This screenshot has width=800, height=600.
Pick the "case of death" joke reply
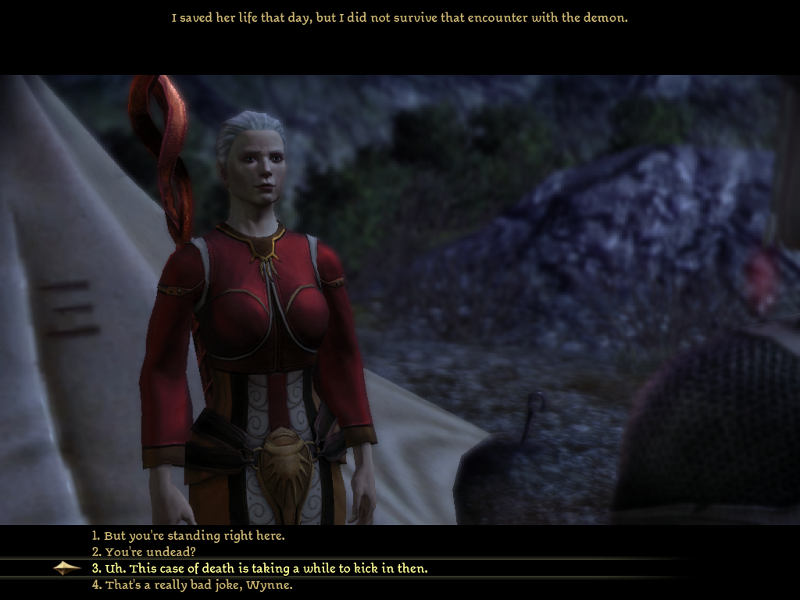coord(259,568)
